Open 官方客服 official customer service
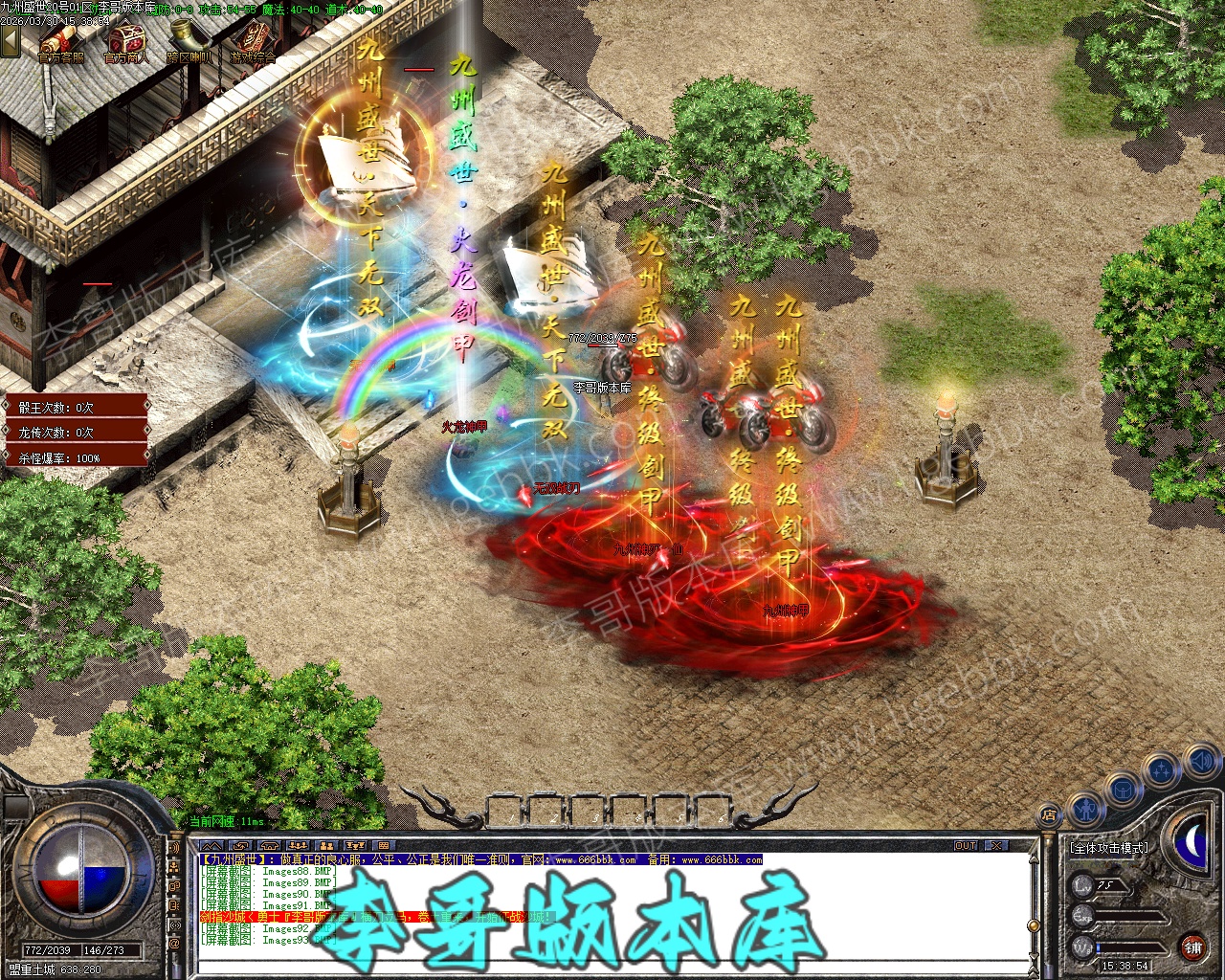This screenshot has height=980, width=1225. tap(60, 42)
